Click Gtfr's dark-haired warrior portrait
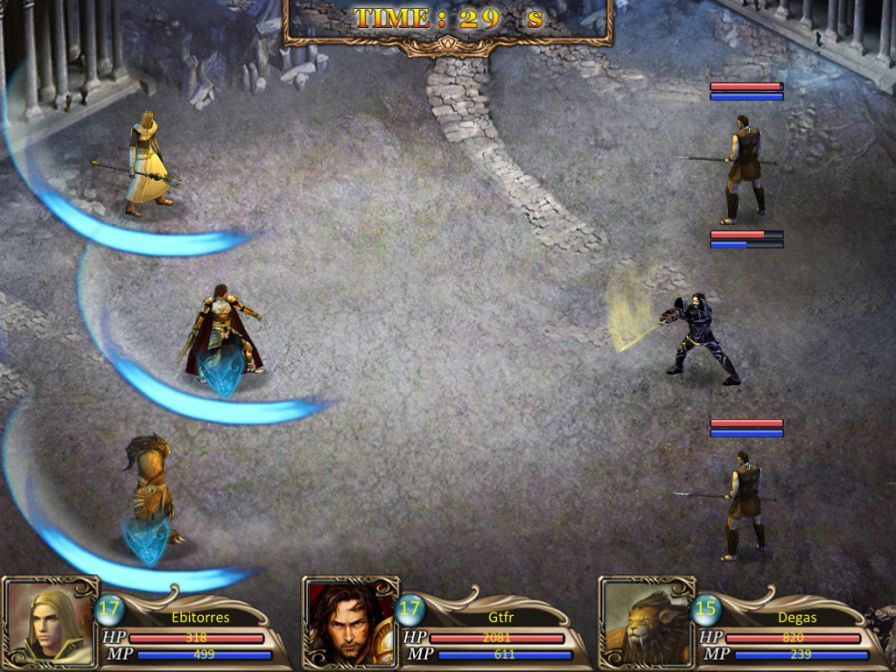 pos(348,624)
